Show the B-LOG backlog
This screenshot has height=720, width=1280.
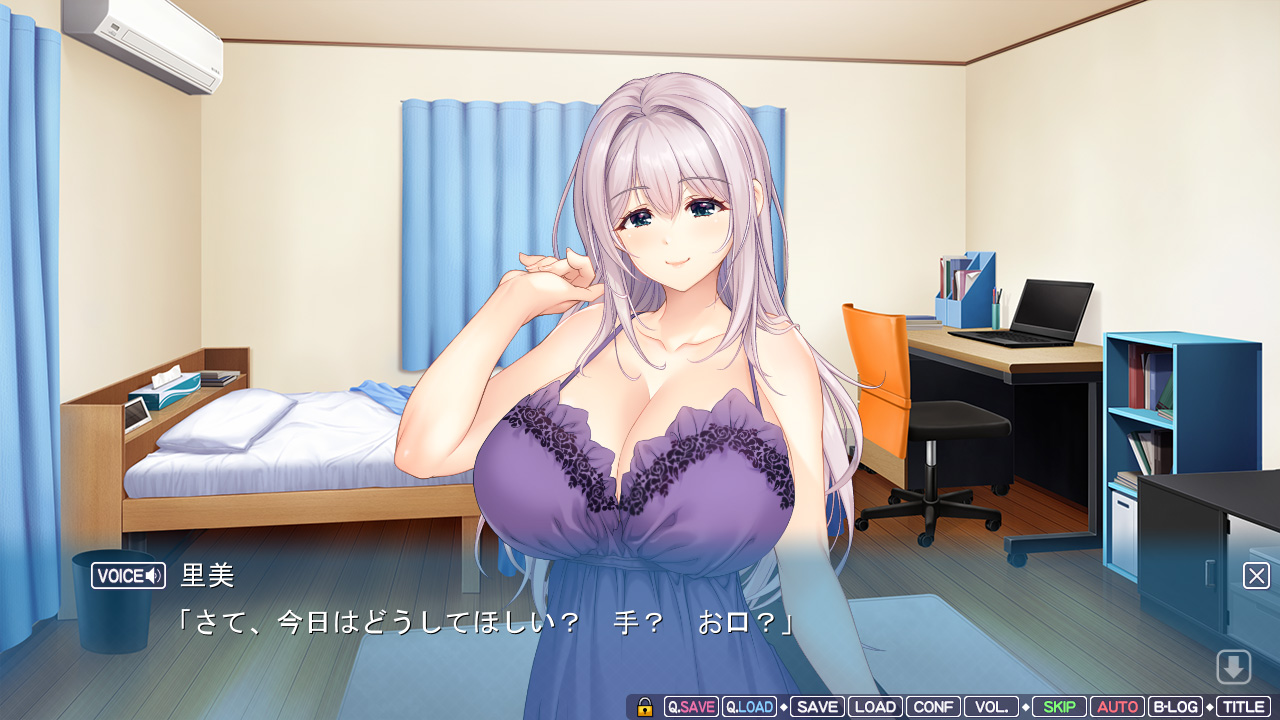pos(1175,707)
